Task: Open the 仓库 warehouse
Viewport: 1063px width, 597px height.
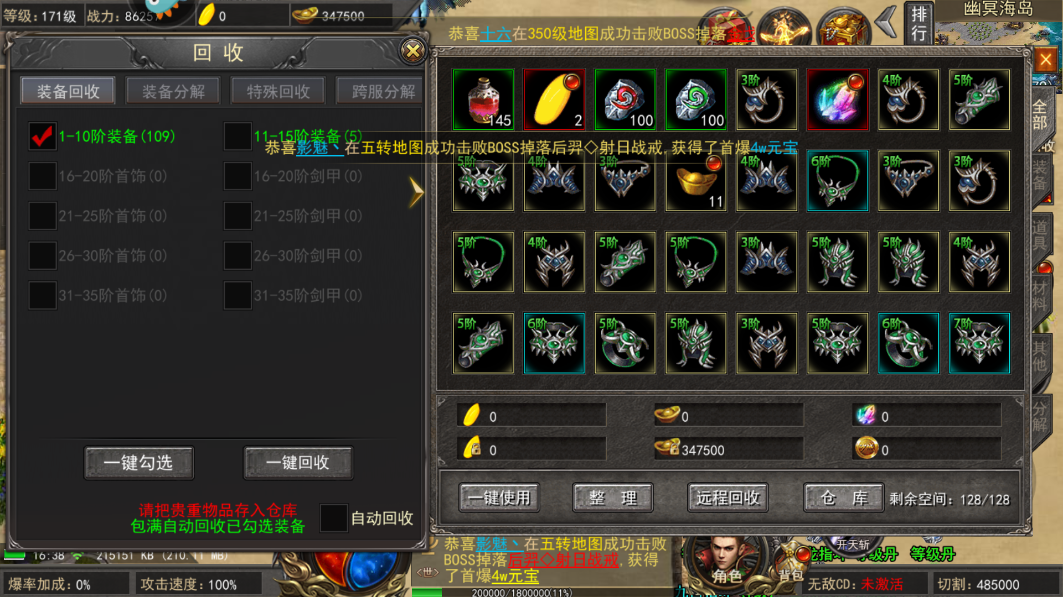Action: 844,497
